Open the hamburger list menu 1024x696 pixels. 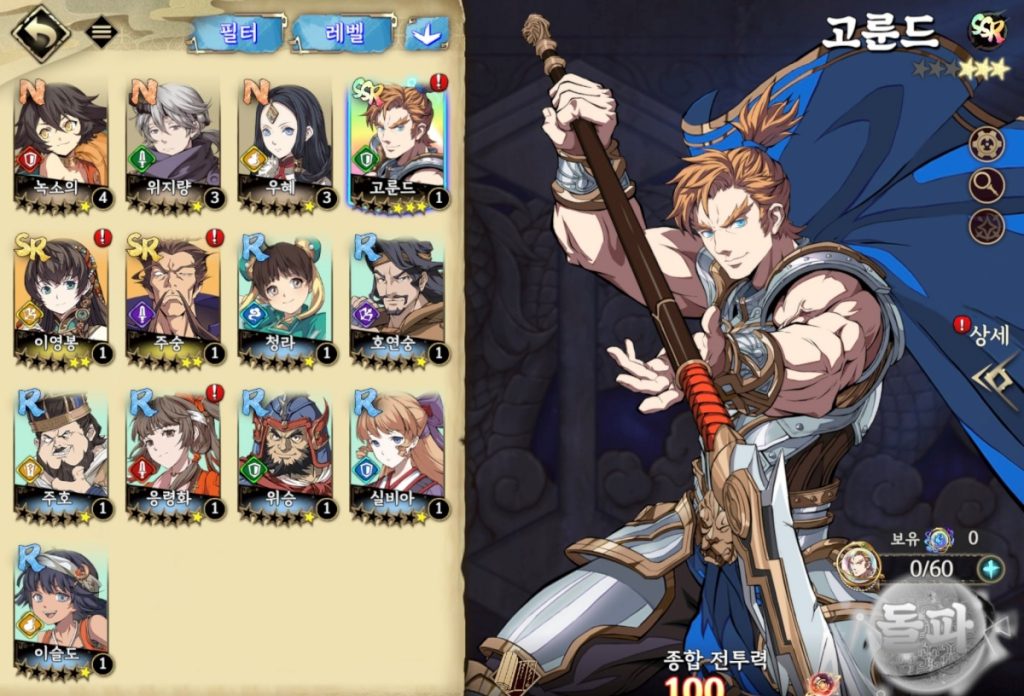tap(100, 31)
